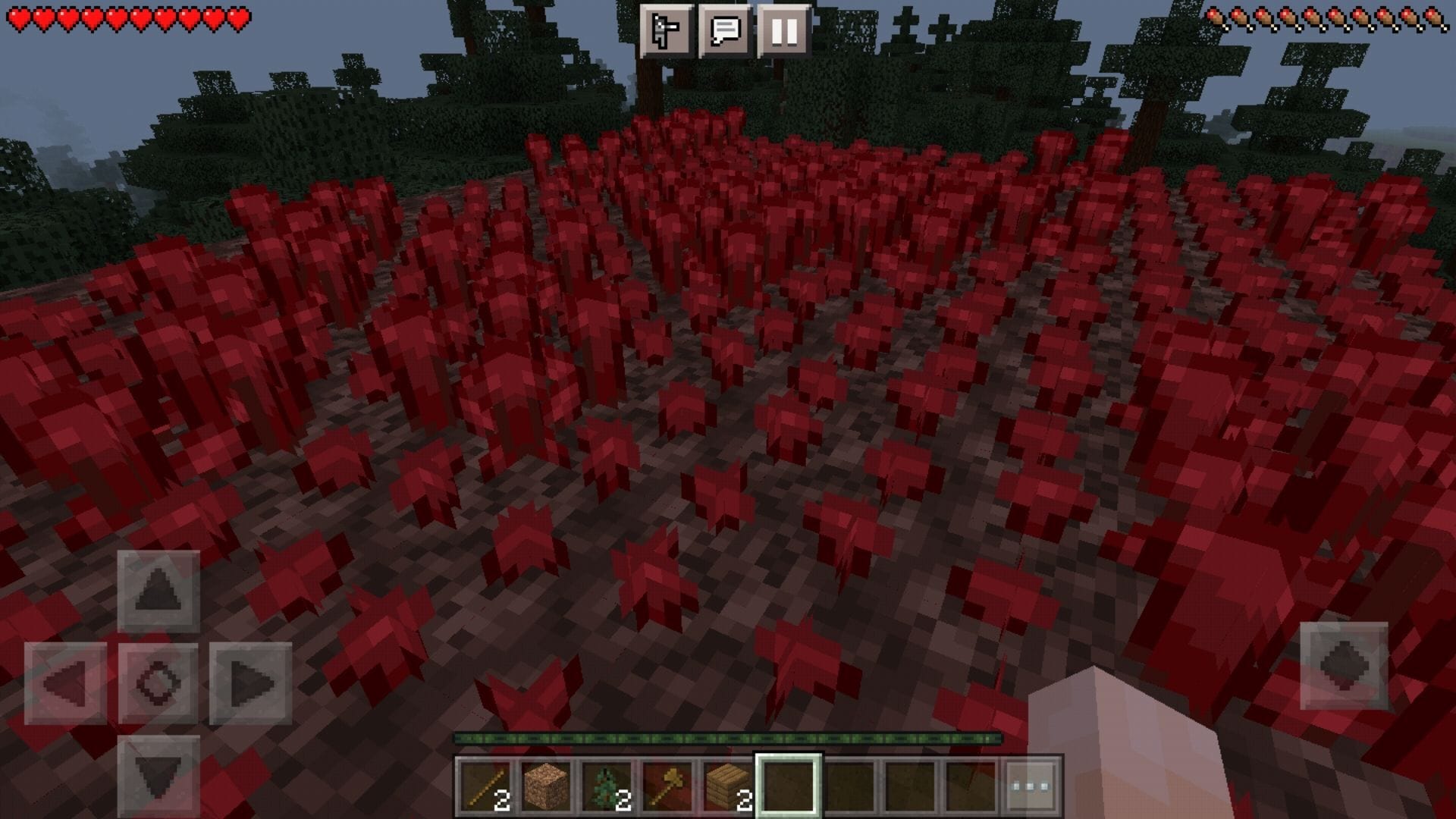Click the camera screenshot button

tap(666, 30)
